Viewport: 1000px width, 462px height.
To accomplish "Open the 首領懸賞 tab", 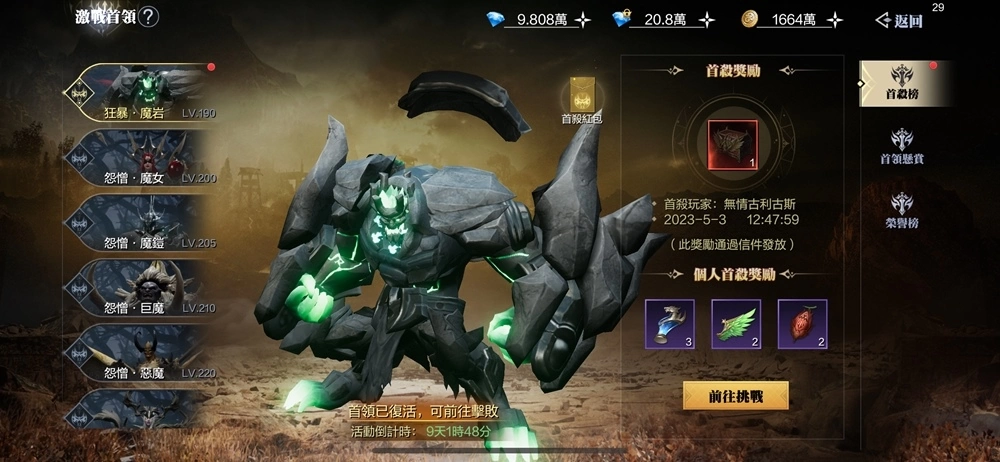I will pos(901,147).
